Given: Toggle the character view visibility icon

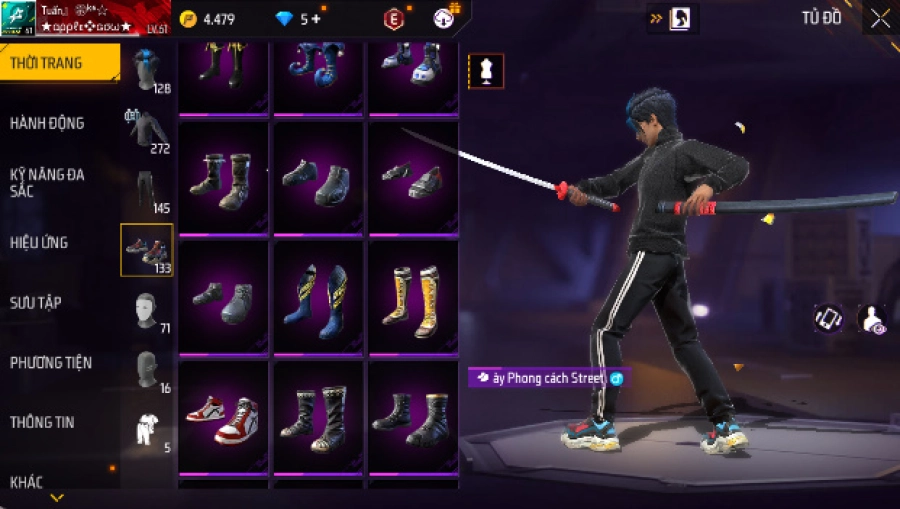Looking at the screenshot, I should (871, 319).
